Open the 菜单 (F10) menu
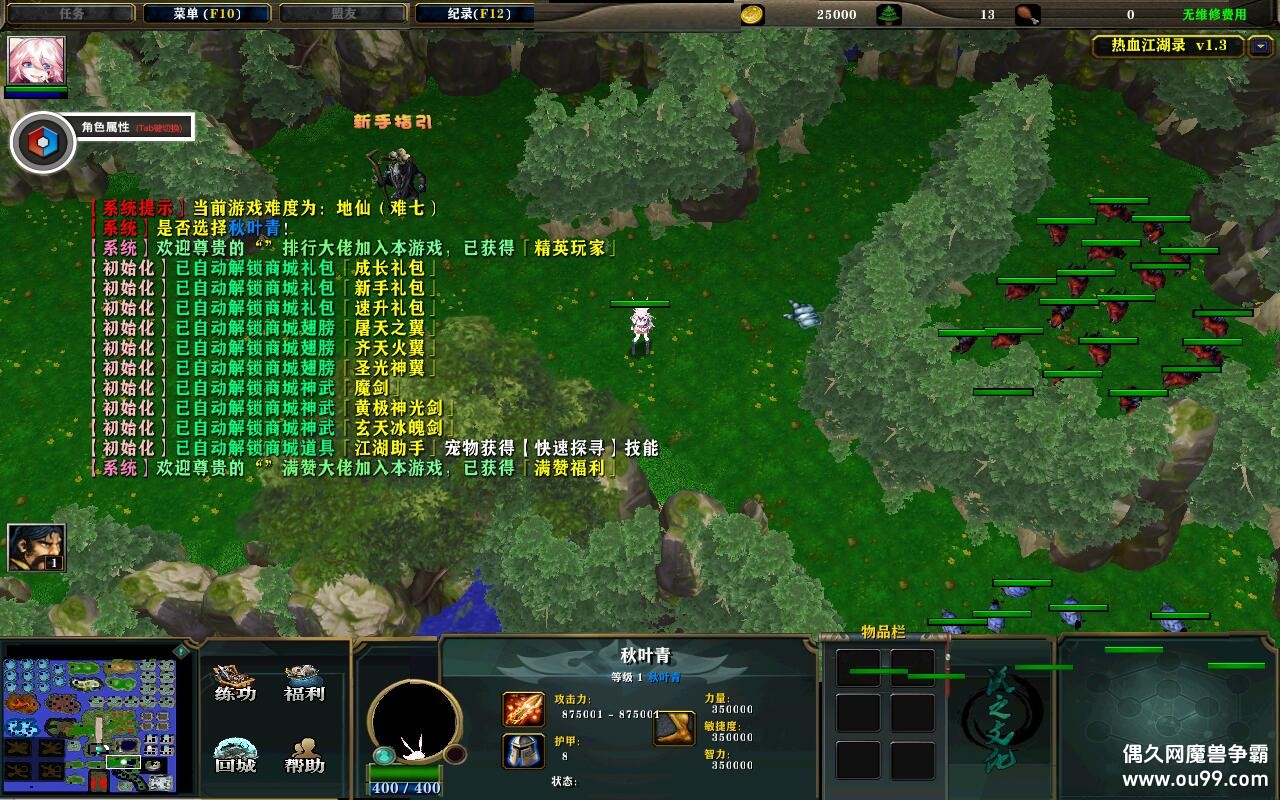Viewport: 1280px width, 800px height. (x=206, y=14)
